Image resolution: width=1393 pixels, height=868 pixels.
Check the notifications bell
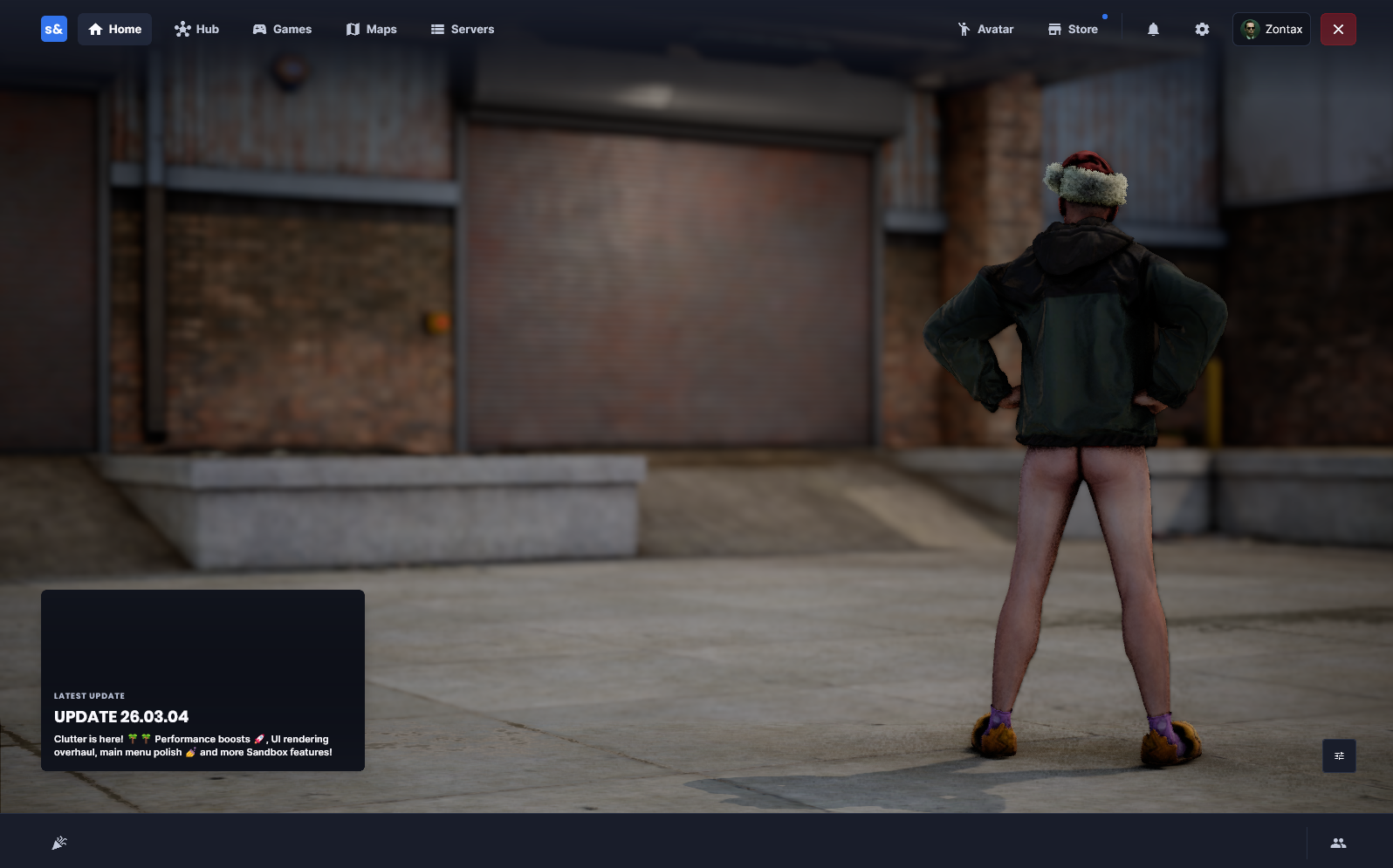(1153, 29)
